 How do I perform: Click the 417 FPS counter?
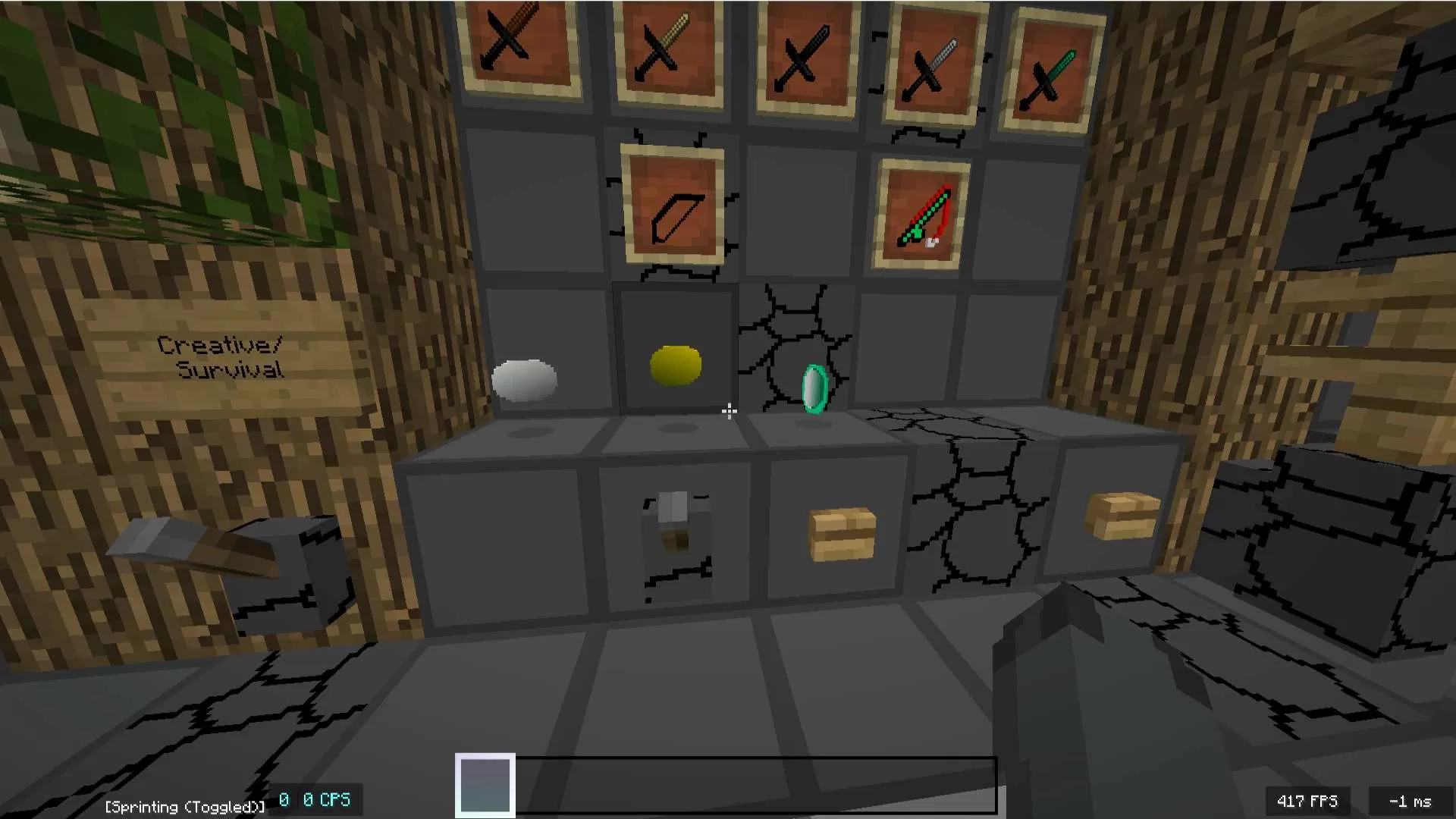(1307, 800)
